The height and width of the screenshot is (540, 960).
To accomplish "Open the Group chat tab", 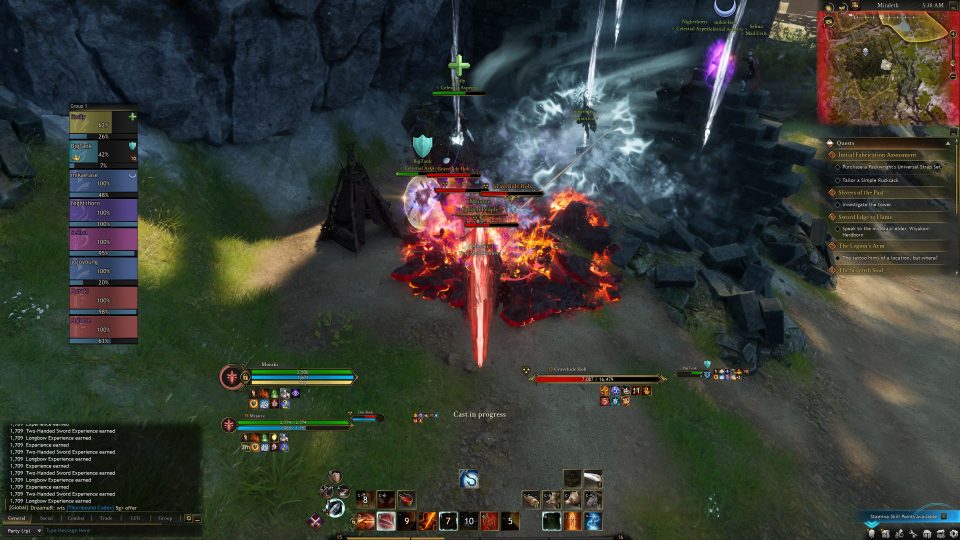I will [x=165, y=518].
